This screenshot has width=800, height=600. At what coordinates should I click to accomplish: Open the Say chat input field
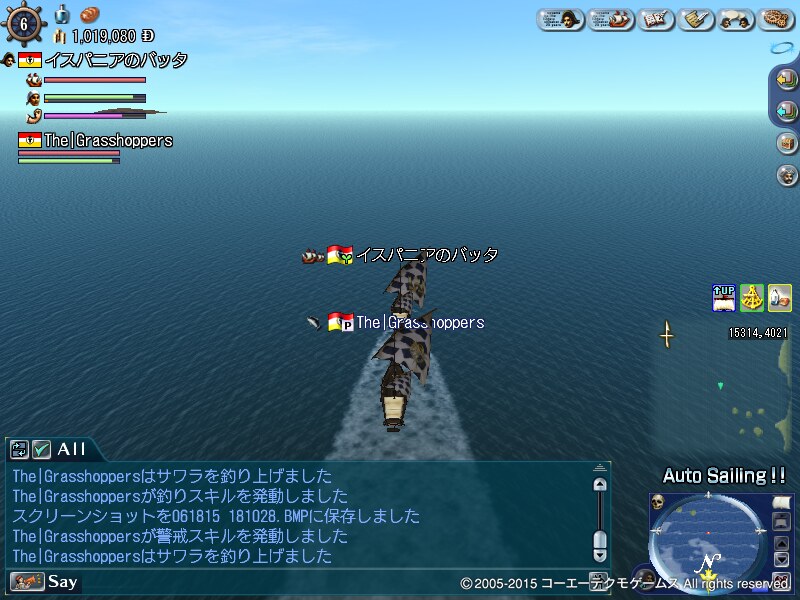coord(62,581)
